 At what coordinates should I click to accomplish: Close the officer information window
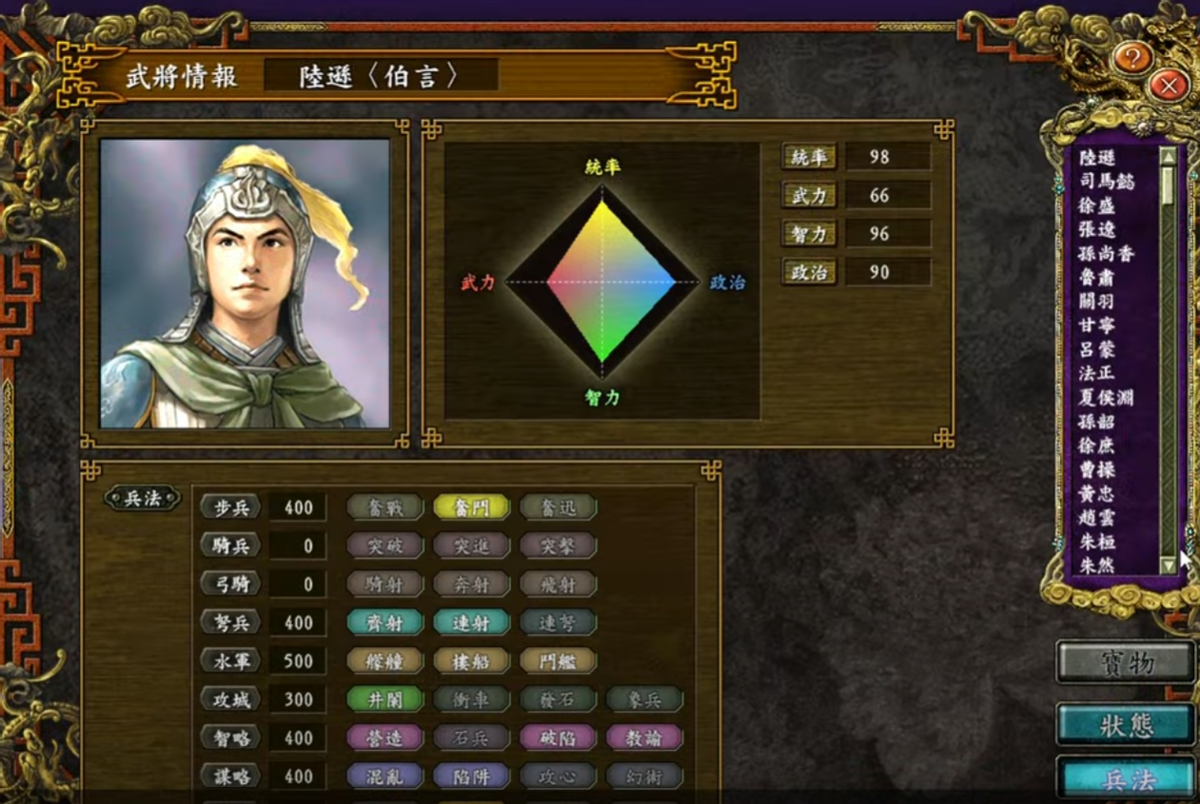pos(1167,86)
